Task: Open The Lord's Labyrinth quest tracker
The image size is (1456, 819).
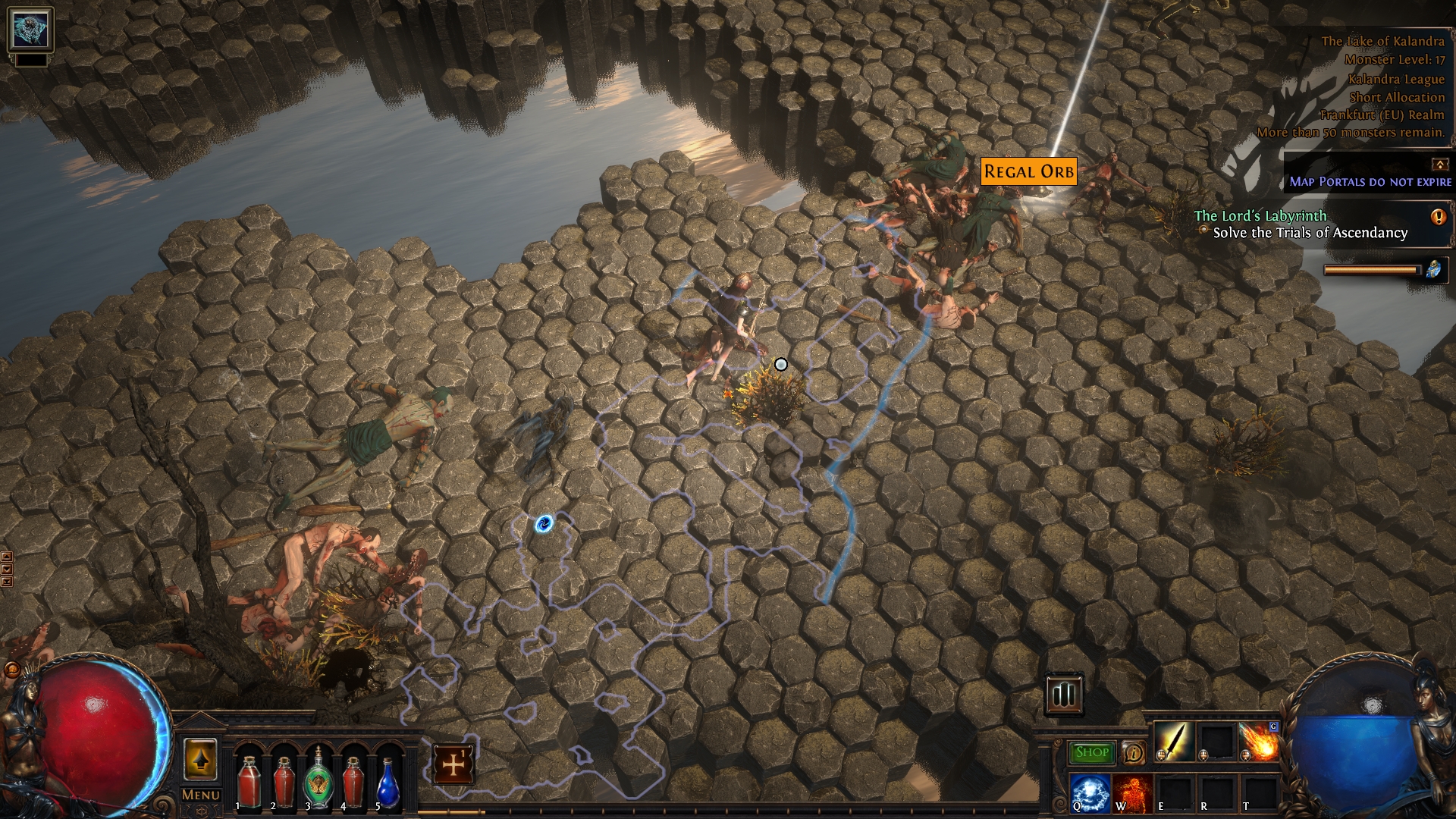Action: (1260, 216)
